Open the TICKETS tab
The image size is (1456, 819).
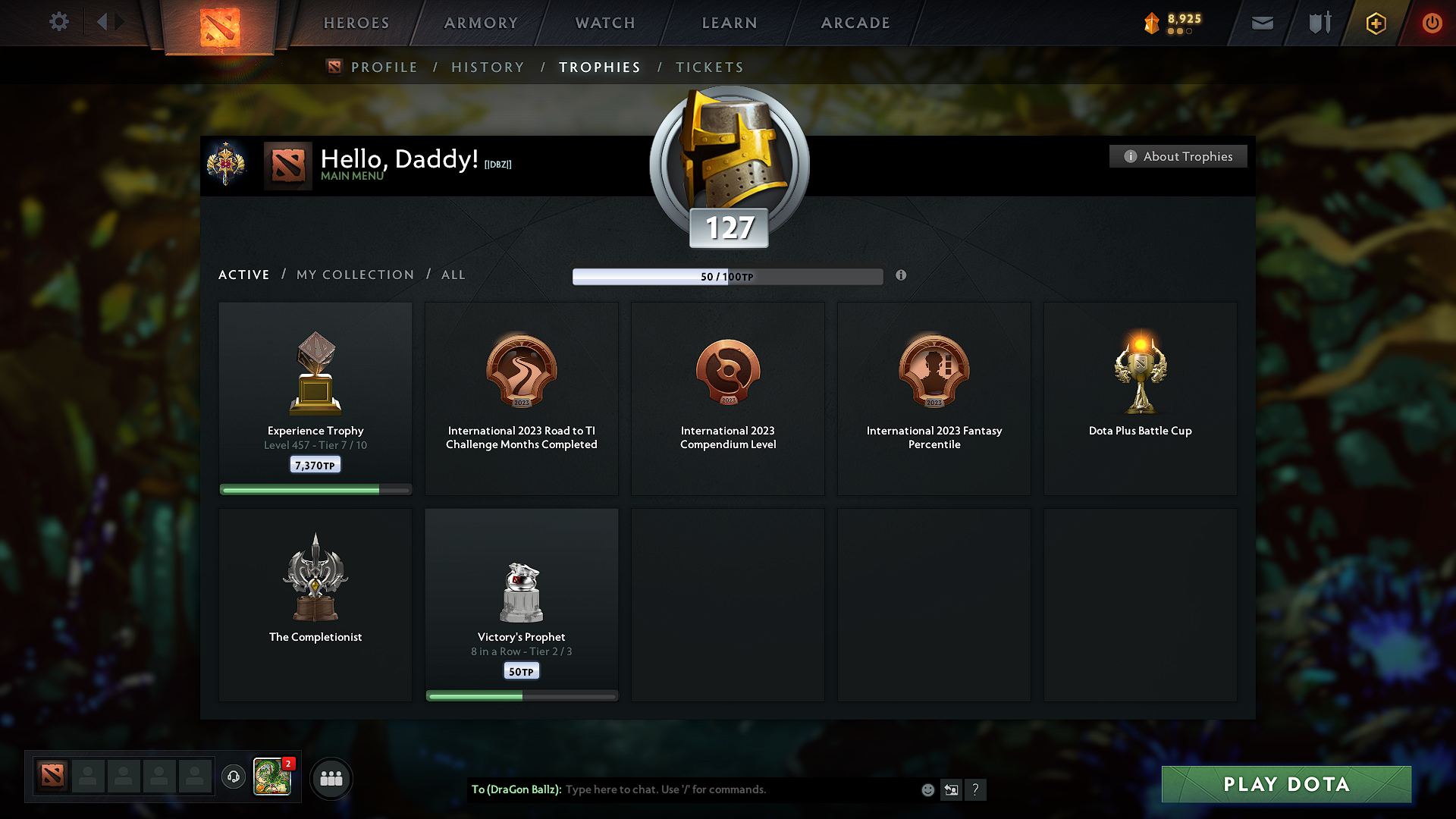click(x=709, y=67)
